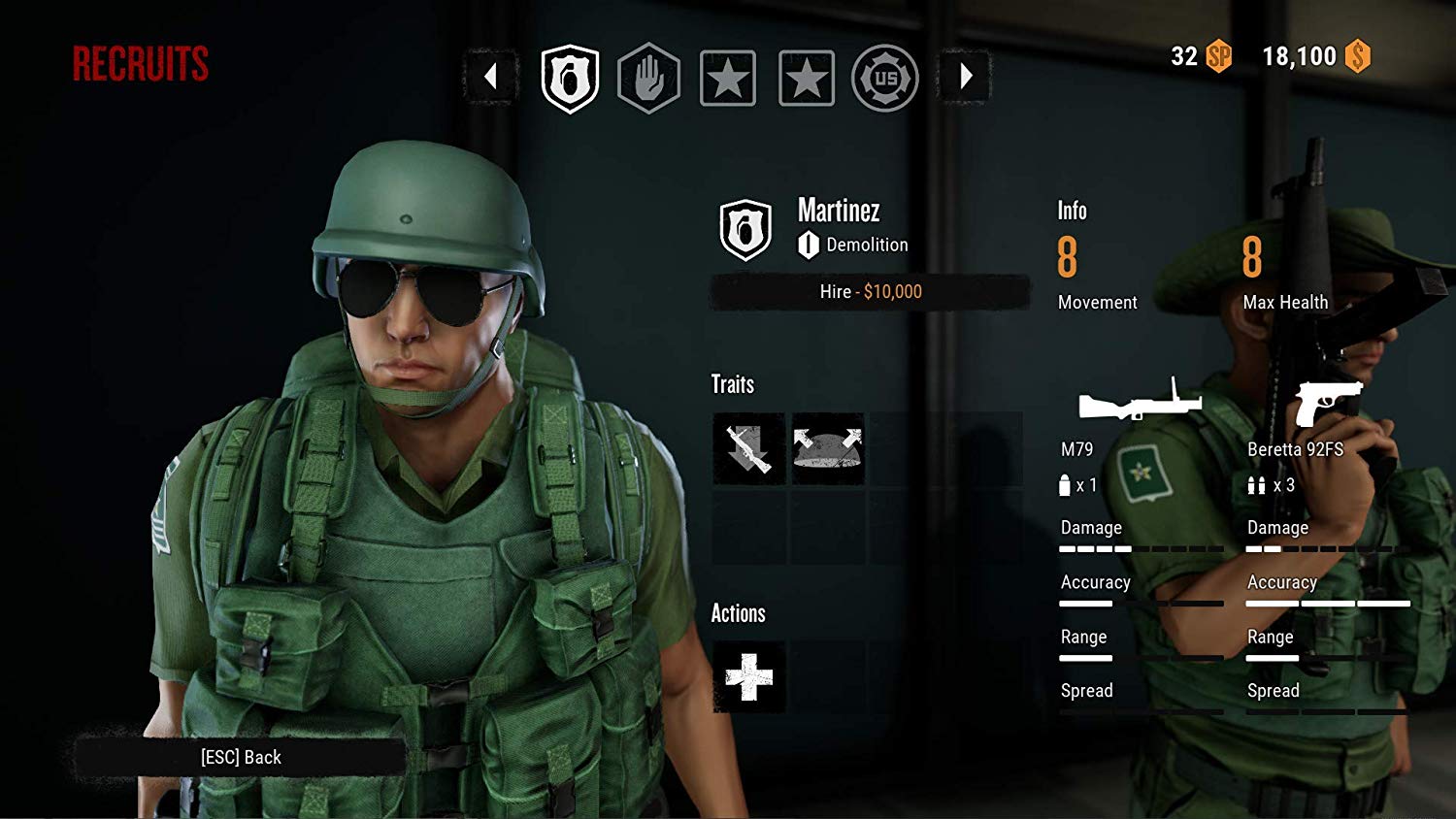Screen dimensions: 1456x819
Task: Select the helmet trait icon
Action: (826, 448)
